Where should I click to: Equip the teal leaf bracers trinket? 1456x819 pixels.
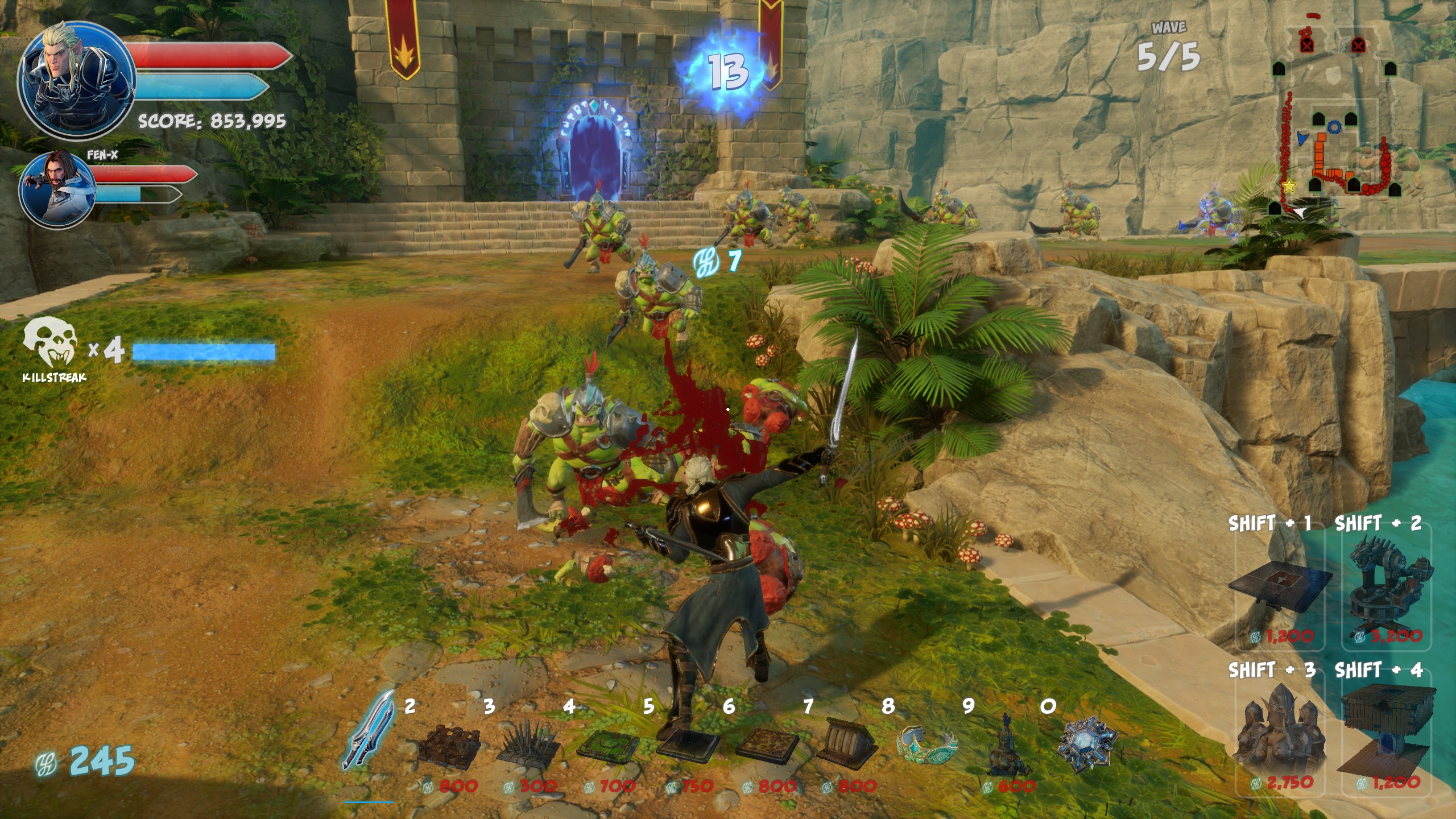(x=926, y=743)
